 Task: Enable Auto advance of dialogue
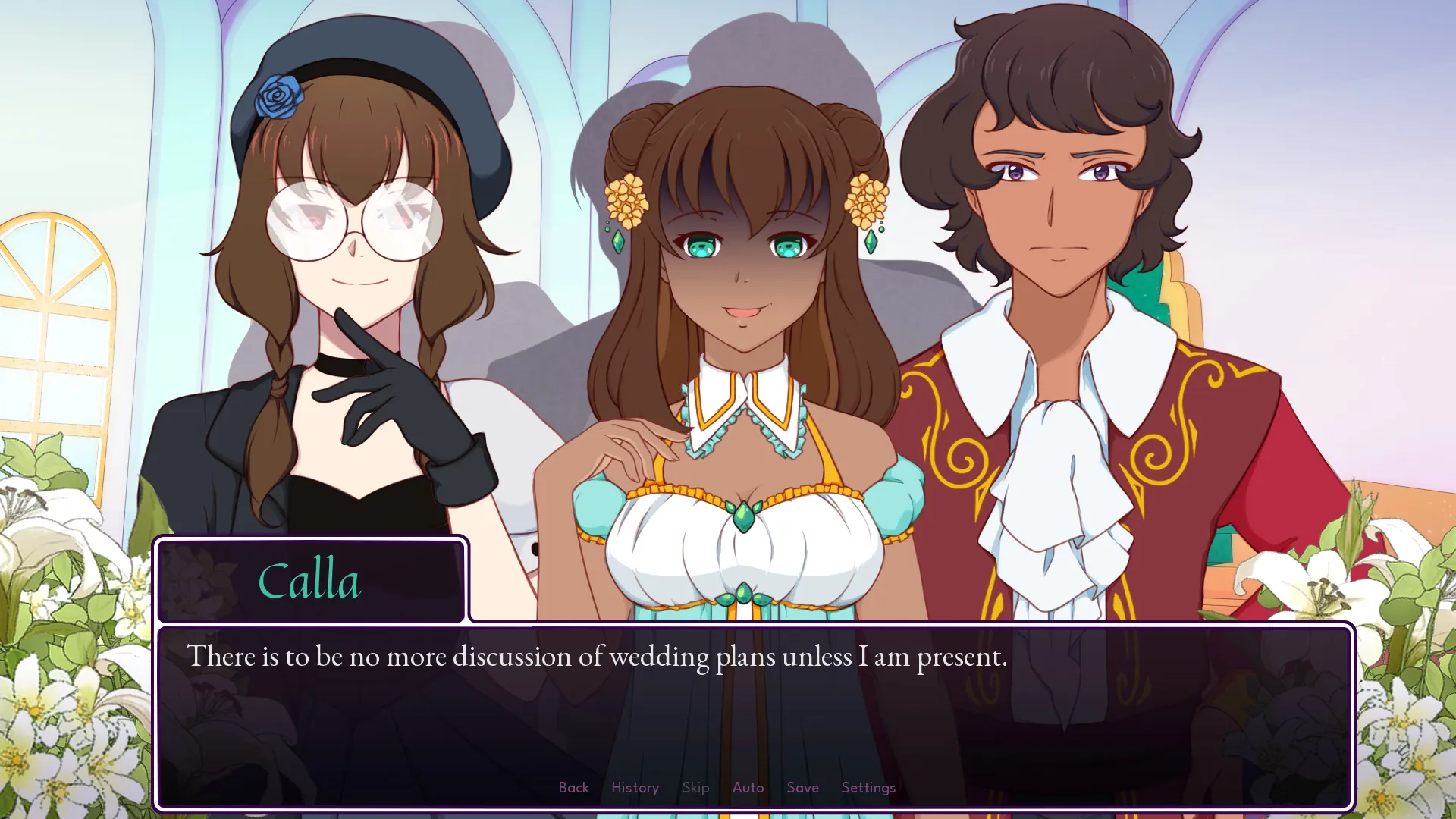click(748, 787)
